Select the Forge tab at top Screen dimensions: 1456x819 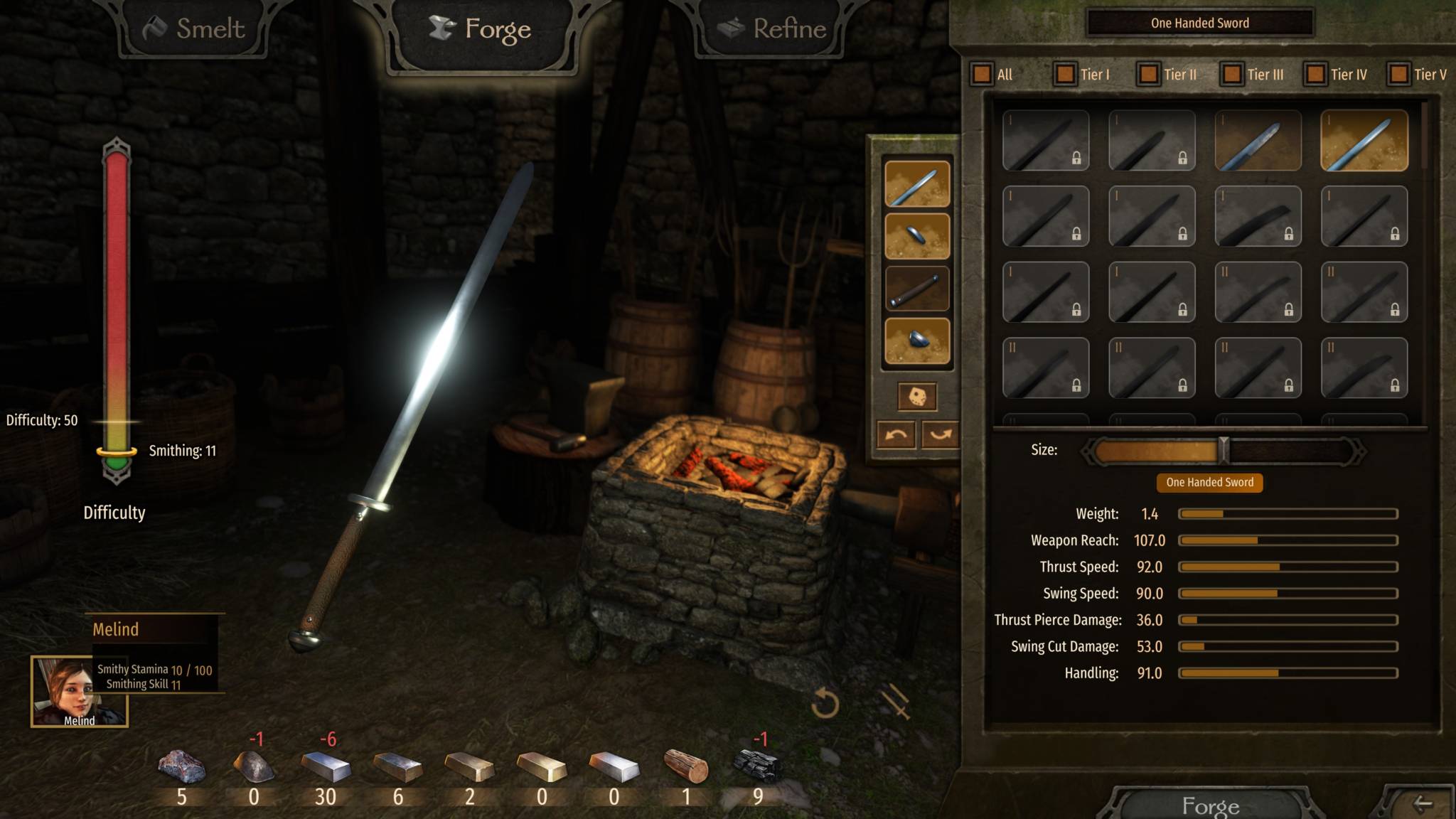481,29
